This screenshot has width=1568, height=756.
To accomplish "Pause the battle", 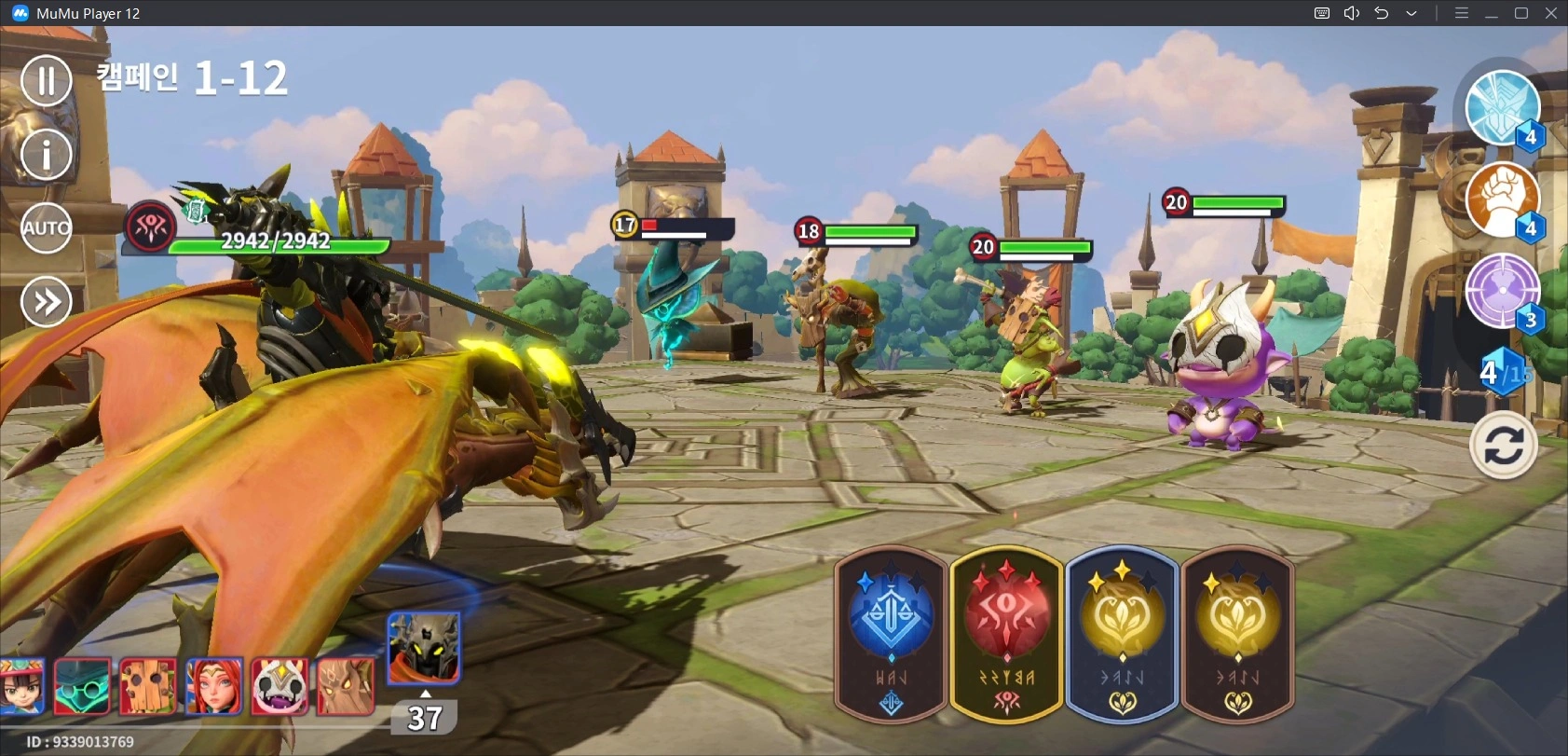I will pyautogui.click(x=46, y=80).
